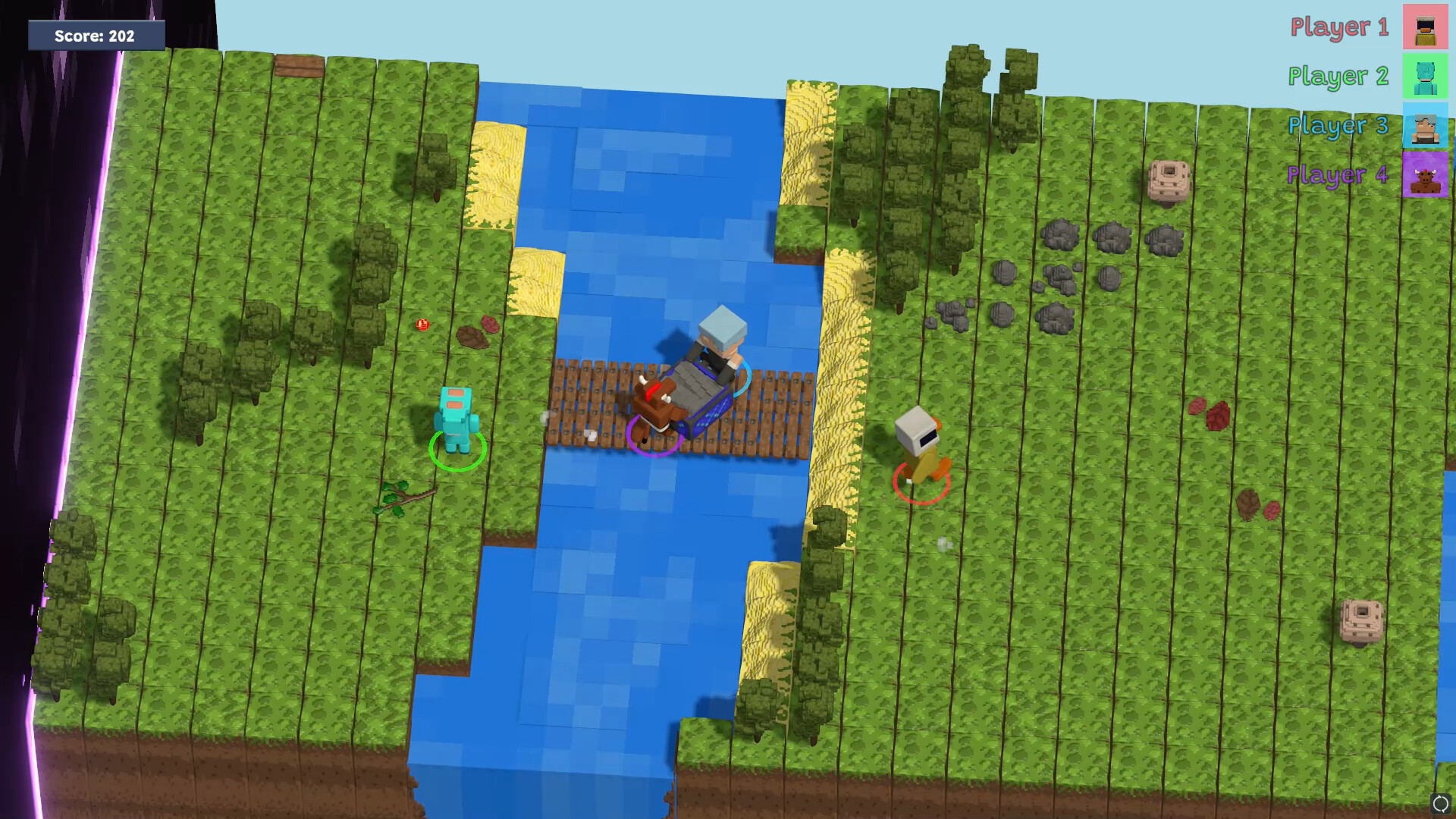Screen dimensions: 1456x819
Task: Click the treasure chest near the top-right field
Action: tap(1169, 178)
